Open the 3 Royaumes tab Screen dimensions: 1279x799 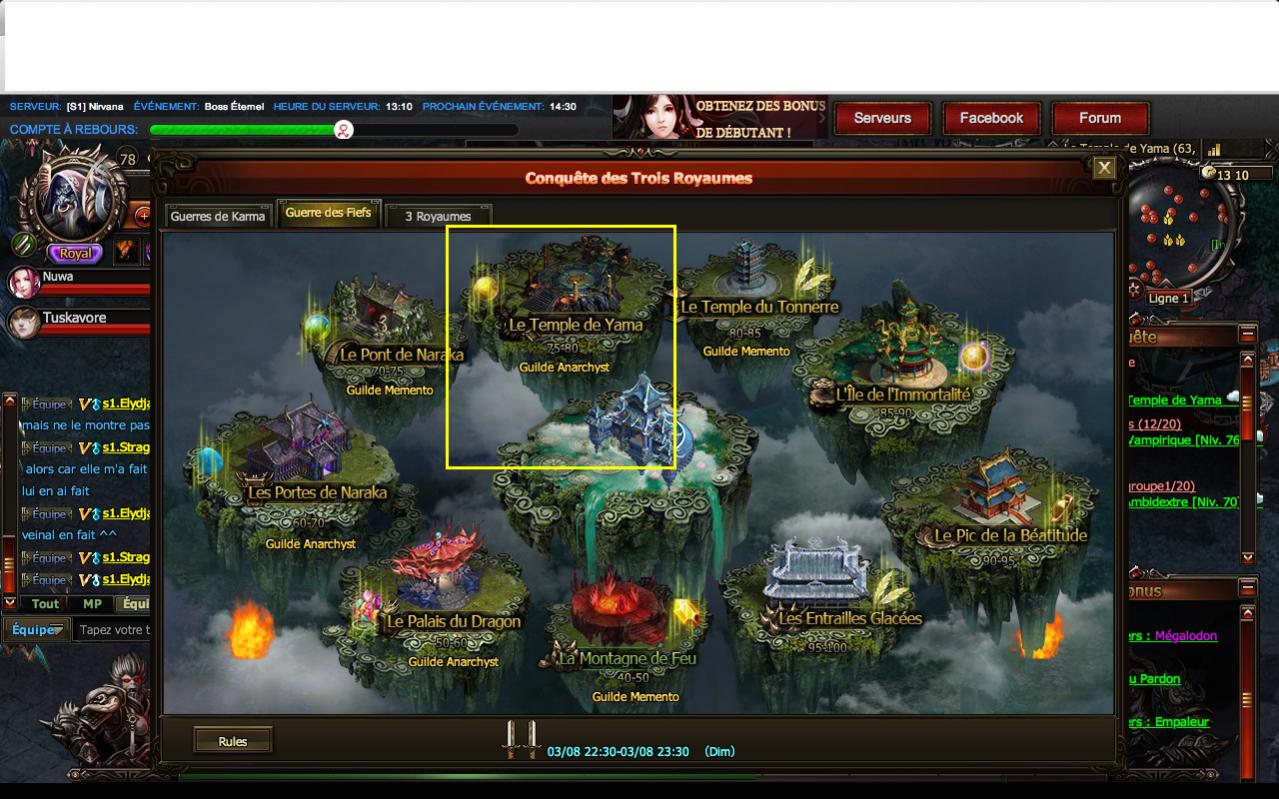click(x=438, y=216)
